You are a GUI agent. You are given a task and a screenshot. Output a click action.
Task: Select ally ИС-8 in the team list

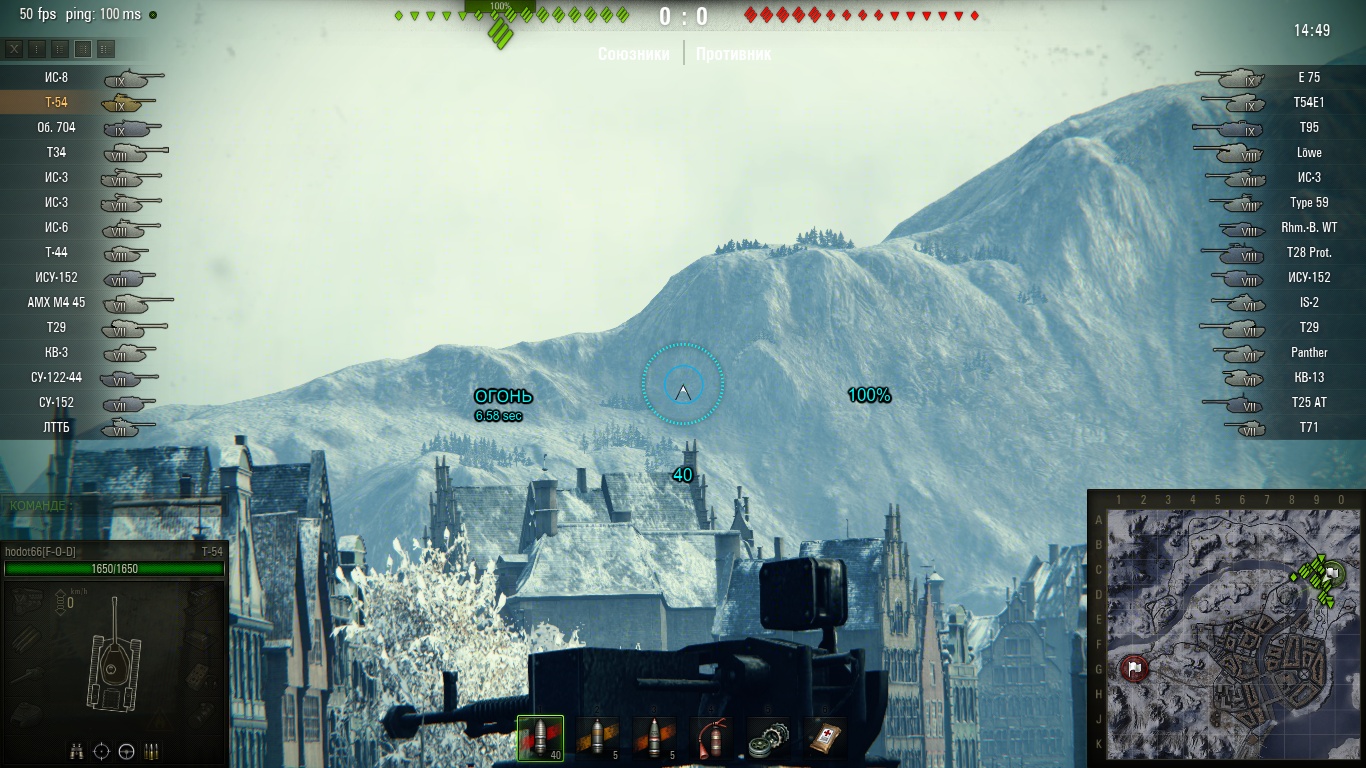[56, 77]
